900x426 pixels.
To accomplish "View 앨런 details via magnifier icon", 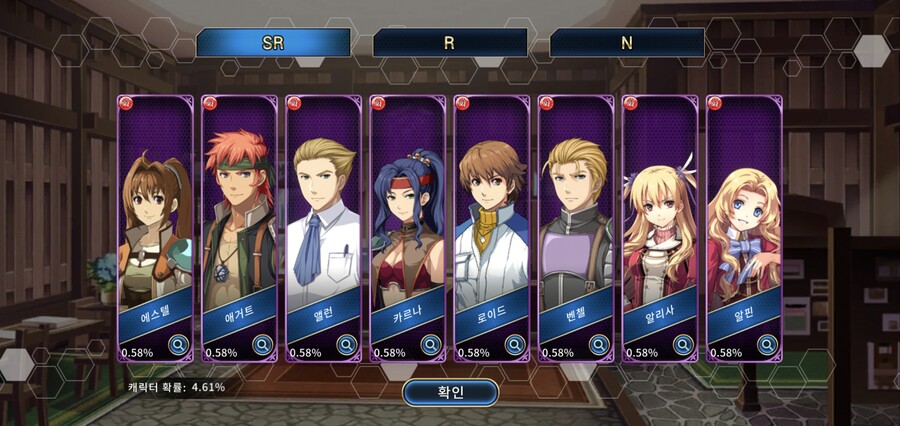I will tap(347, 345).
